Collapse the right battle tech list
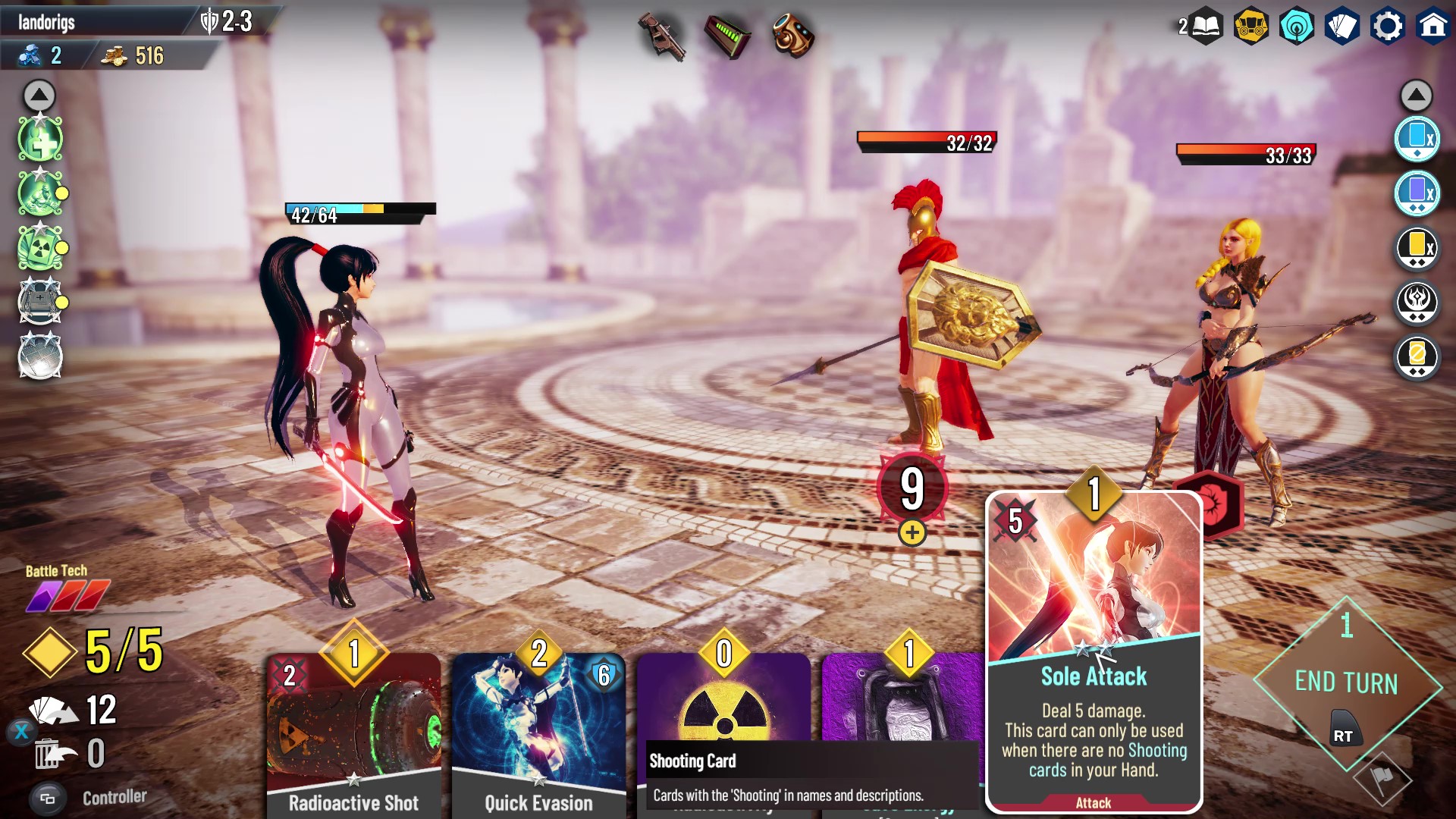Viewport: 1456px width, 819px height. (1416, 96)
